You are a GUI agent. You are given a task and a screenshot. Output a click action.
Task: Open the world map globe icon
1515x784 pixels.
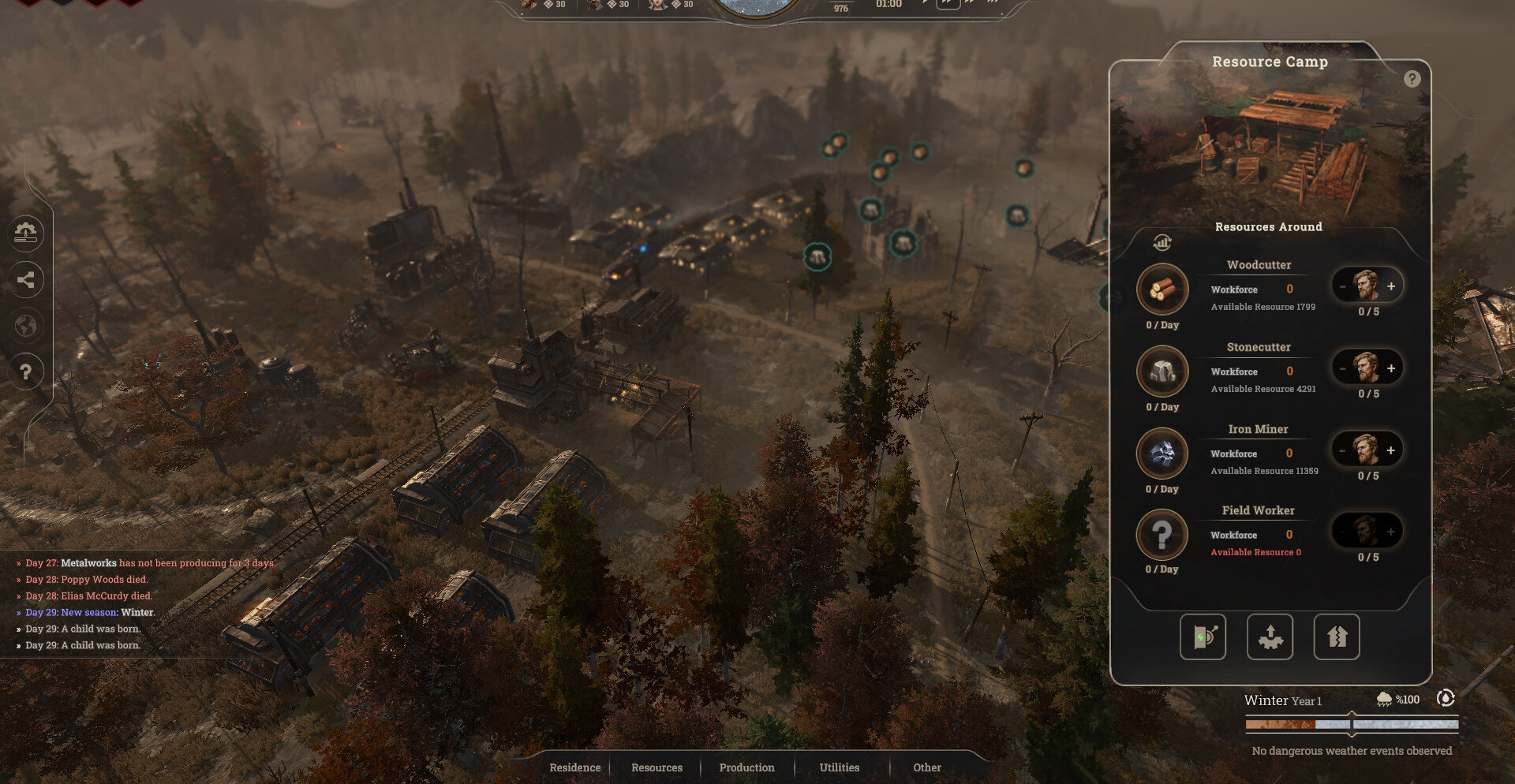click(25, 325)
